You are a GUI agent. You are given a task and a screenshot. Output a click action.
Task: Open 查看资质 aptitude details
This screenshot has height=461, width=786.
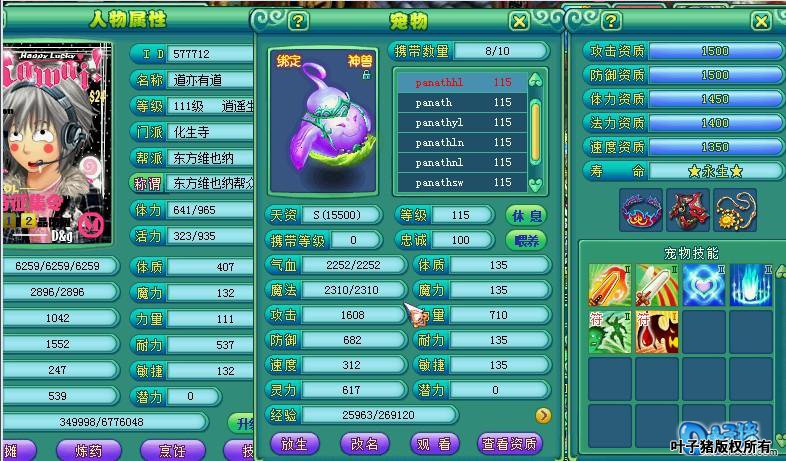[x=509, y=443]
